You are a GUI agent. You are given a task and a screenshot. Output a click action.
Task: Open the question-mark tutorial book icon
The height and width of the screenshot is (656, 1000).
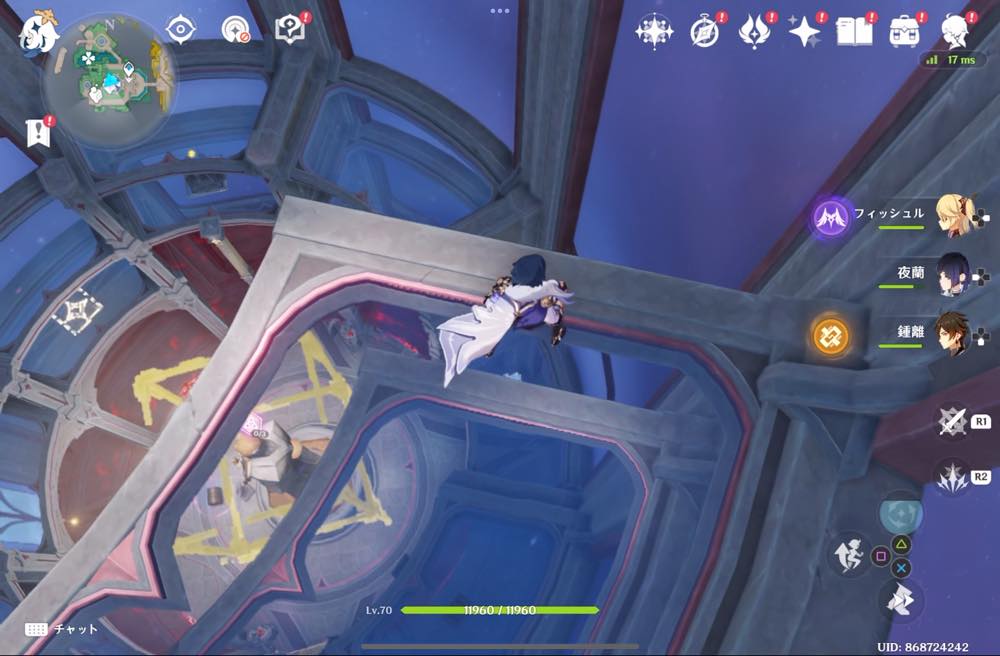tap(290, 29)
